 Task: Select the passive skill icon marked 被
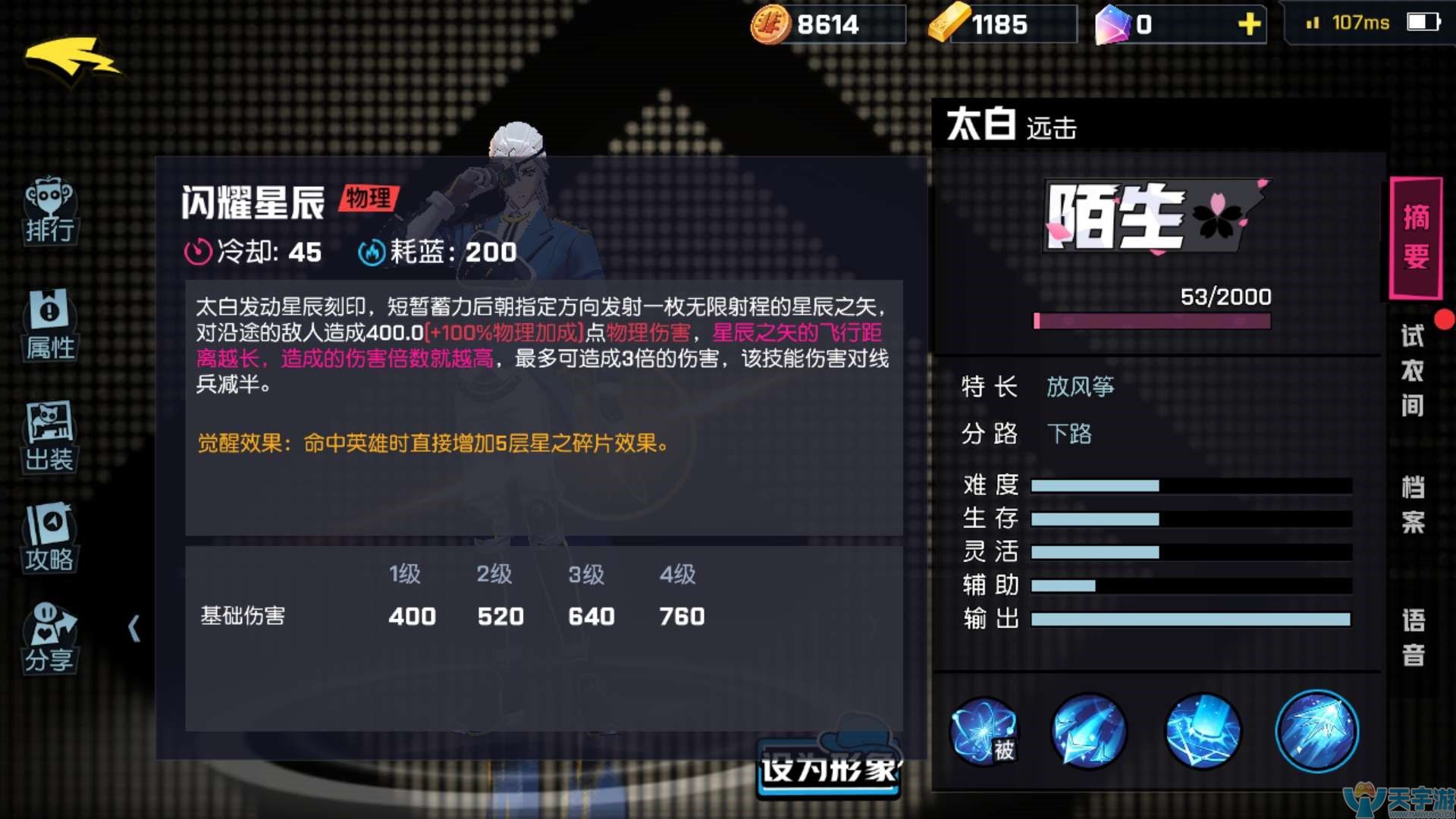[985, 730]
